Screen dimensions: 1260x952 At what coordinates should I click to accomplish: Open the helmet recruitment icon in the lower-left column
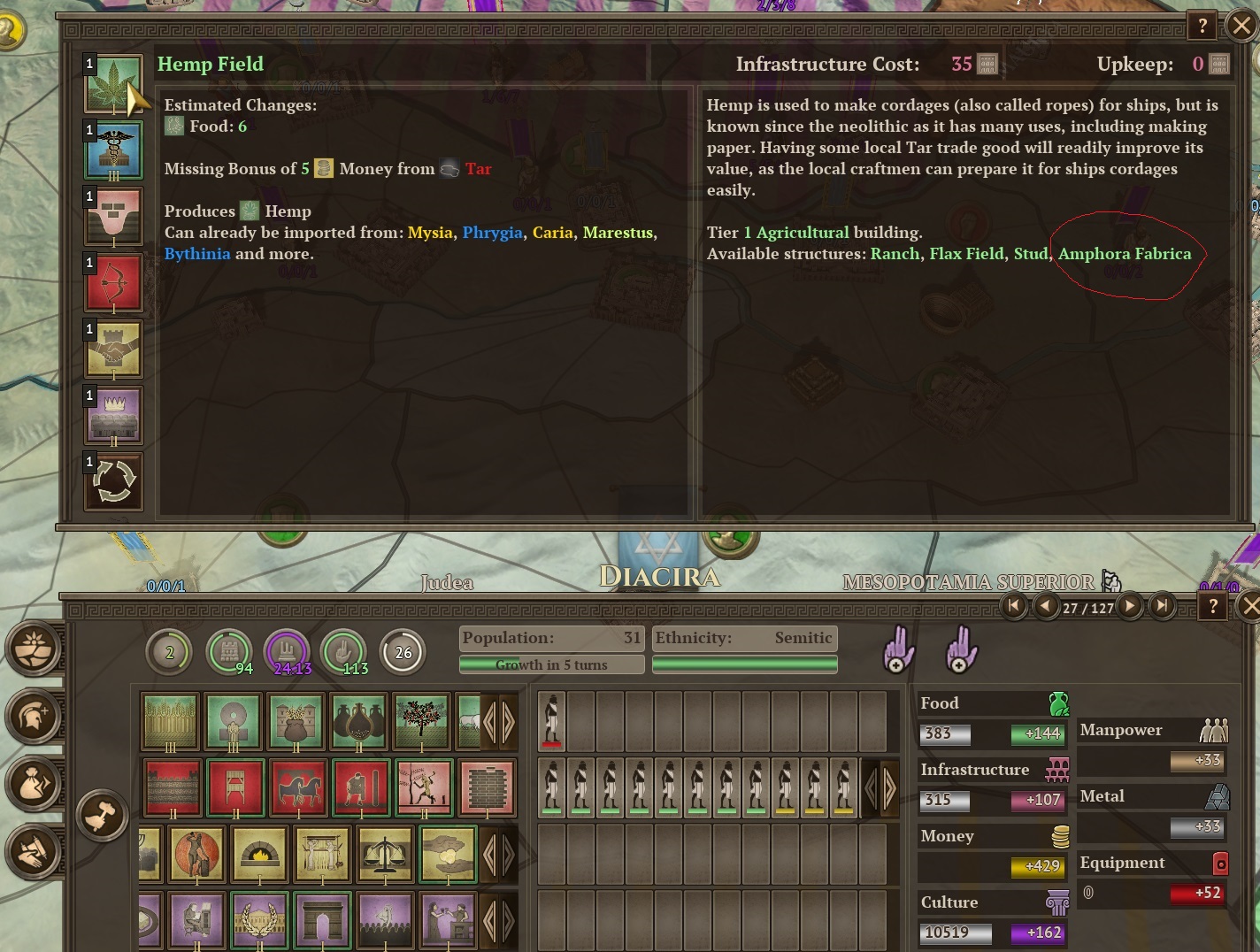(35, 717)
